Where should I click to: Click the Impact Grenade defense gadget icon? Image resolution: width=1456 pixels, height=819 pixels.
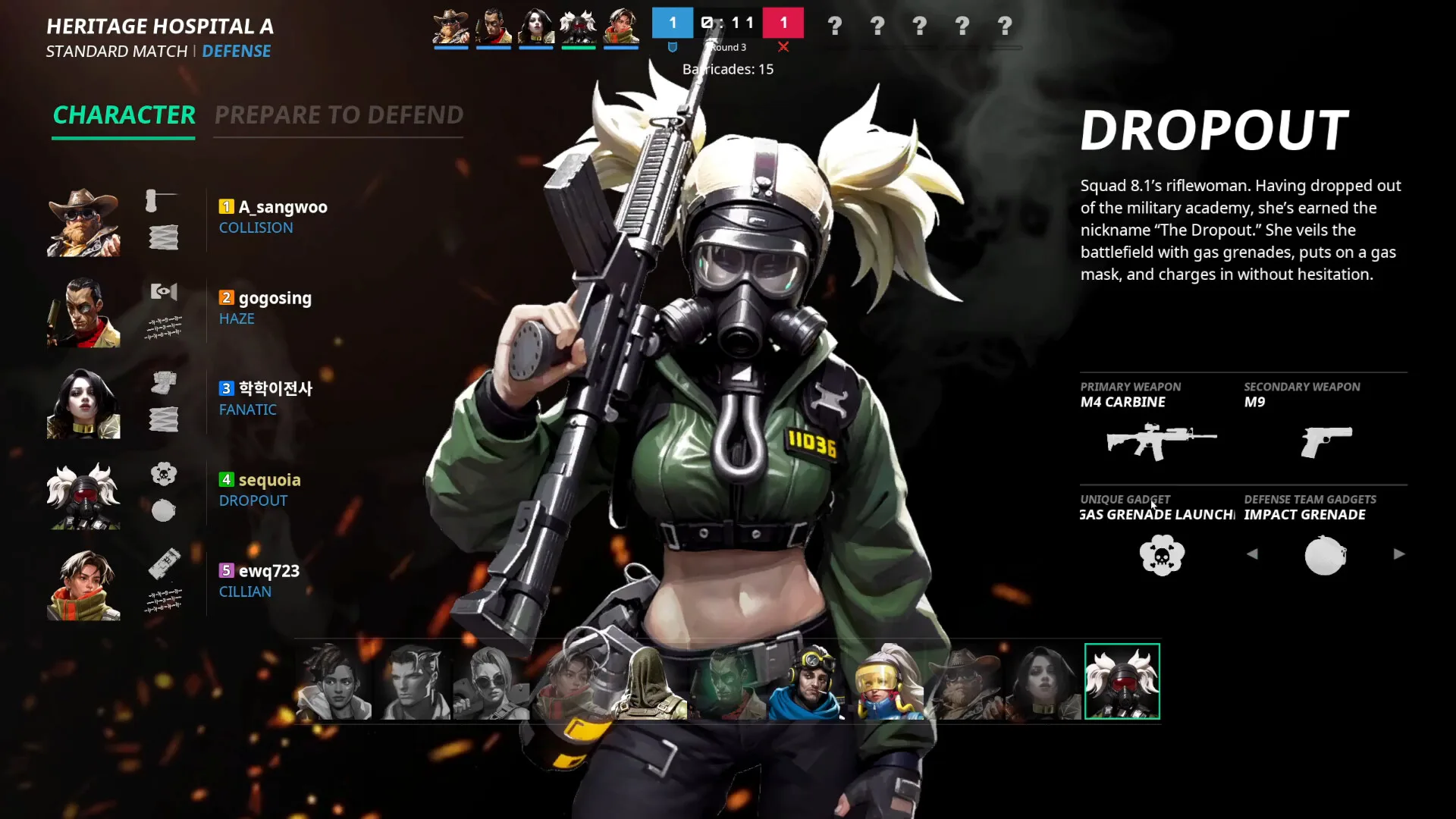click(1325, 554)
